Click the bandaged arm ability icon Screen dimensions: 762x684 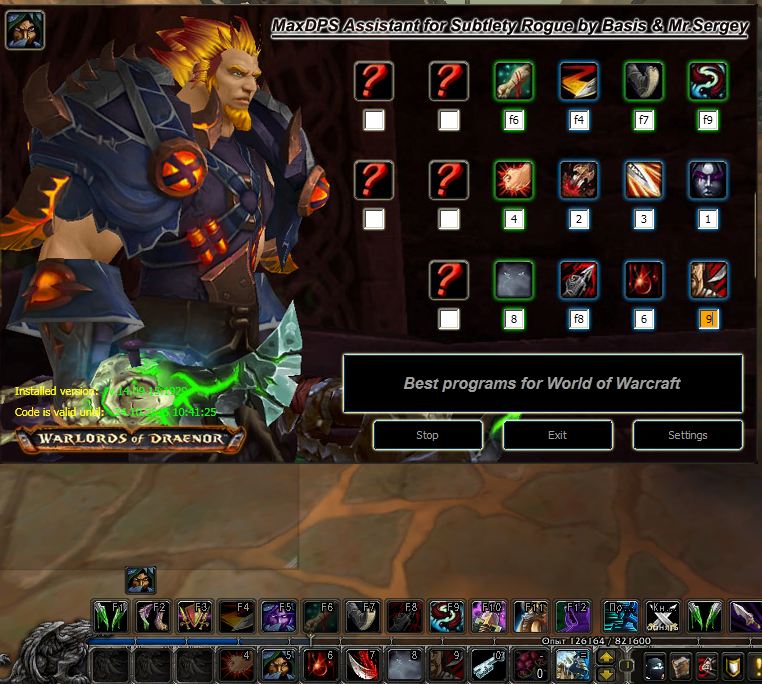click(514, 81)
